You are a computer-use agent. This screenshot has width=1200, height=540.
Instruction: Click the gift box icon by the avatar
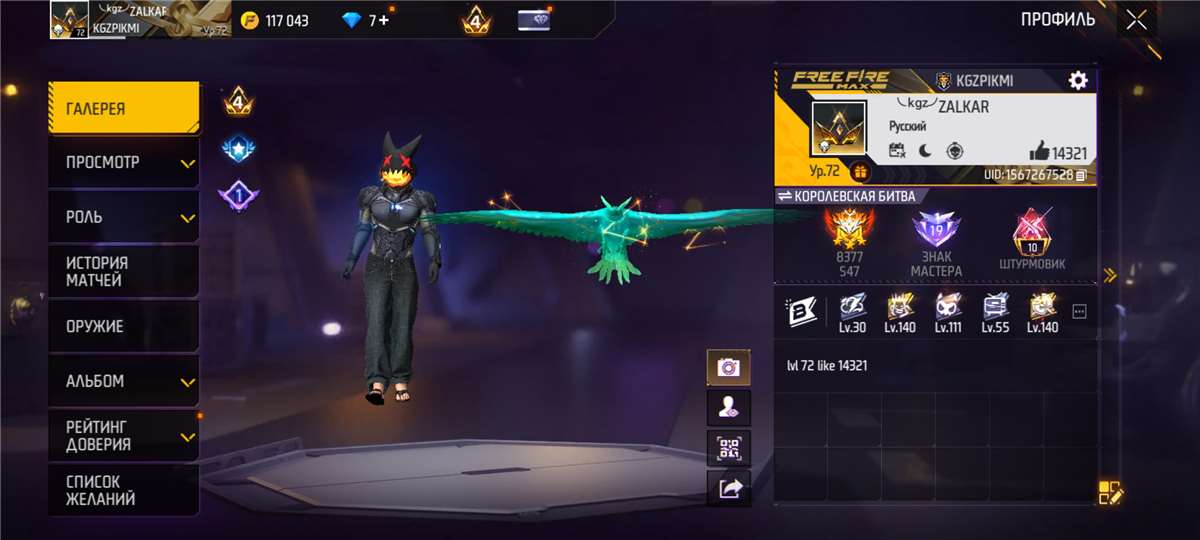click(x=860, y=172)
